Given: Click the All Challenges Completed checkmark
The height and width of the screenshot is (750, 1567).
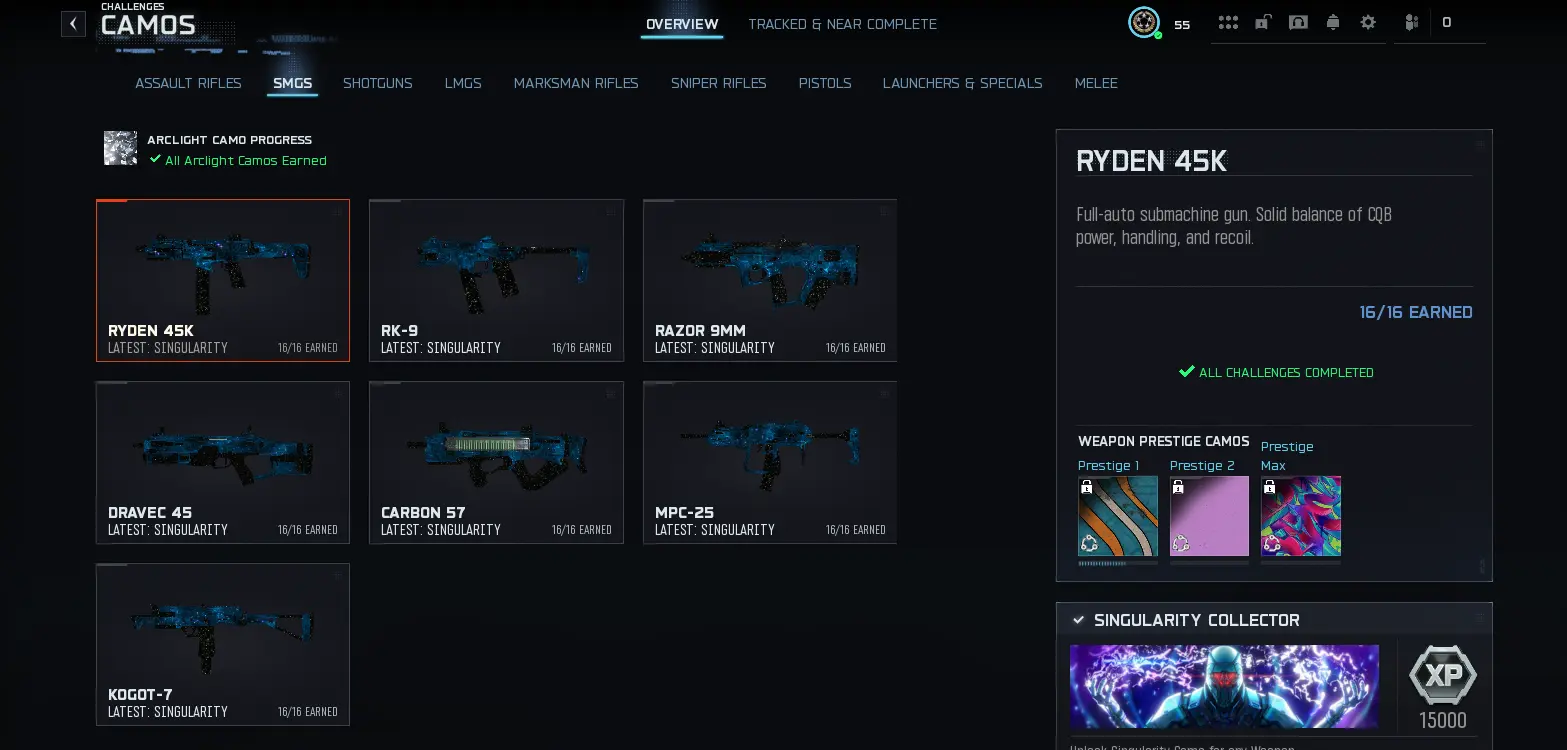Looking at the screenshot, I should [1187, 371].
